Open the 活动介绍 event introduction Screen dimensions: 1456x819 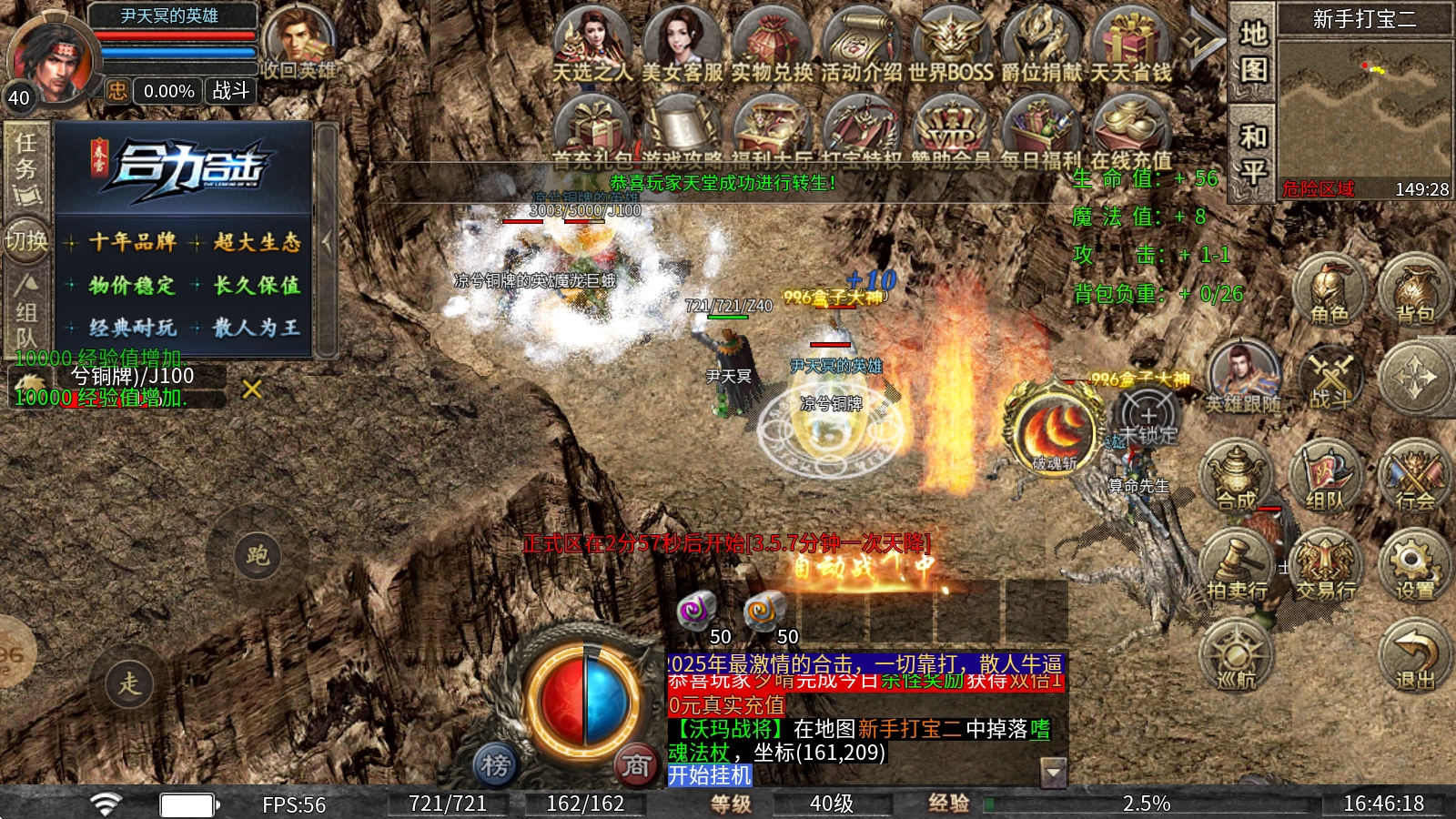coord(860,45)
